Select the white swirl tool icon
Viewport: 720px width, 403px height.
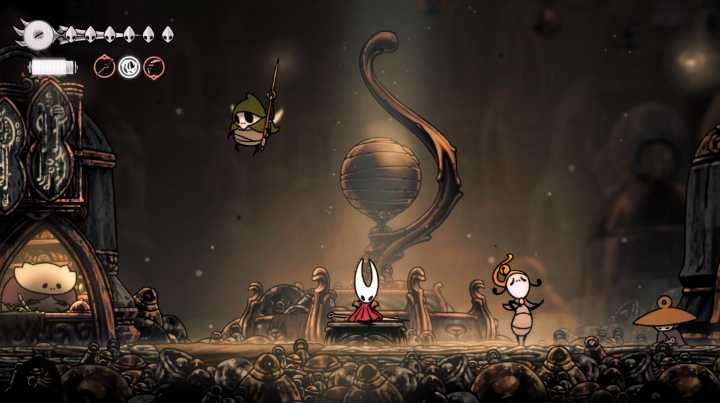tap(129, 67)
